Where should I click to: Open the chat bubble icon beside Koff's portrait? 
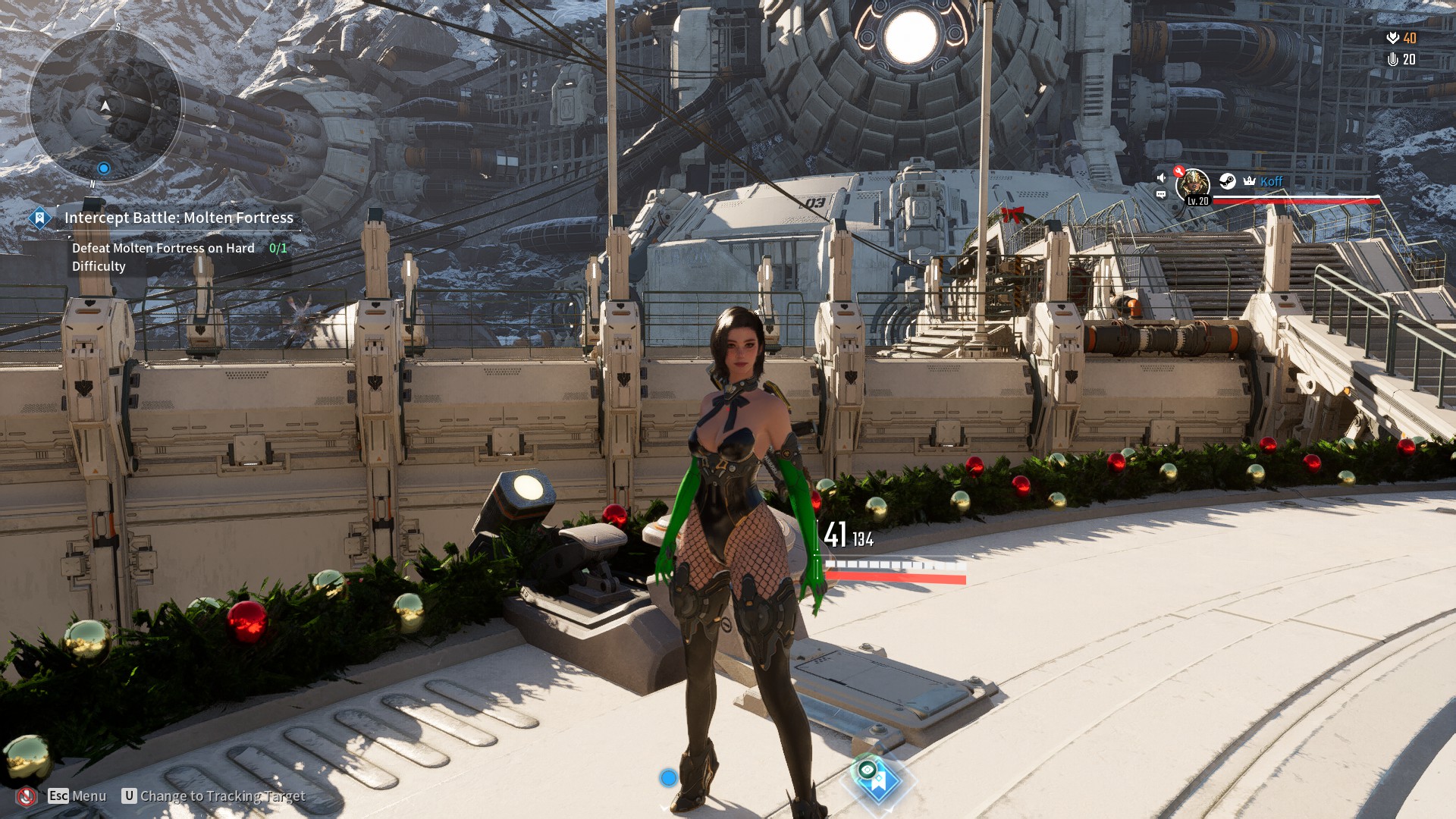1161,195
